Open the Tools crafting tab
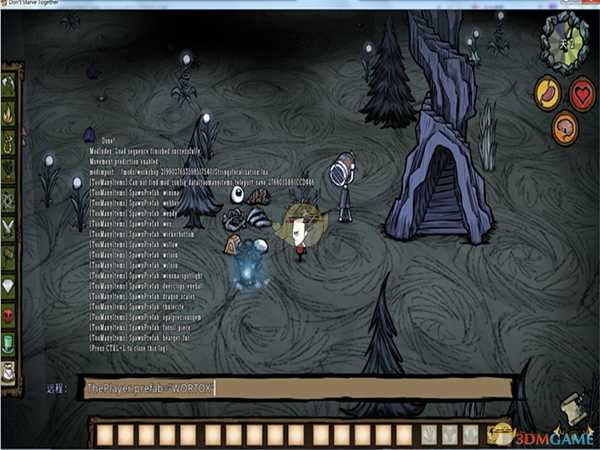 point(10,85)
